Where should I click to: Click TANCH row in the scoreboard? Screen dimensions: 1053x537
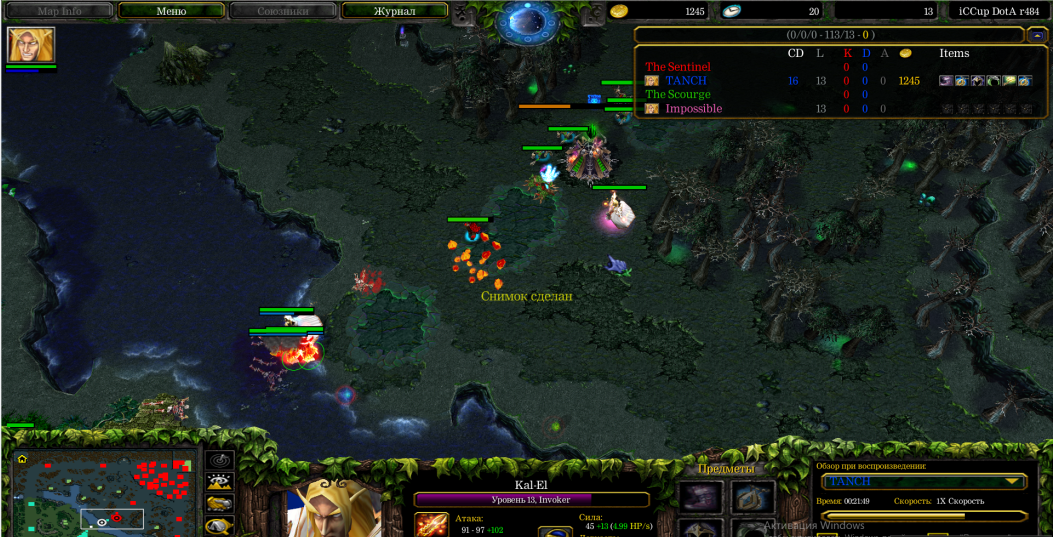pos(686,81)
